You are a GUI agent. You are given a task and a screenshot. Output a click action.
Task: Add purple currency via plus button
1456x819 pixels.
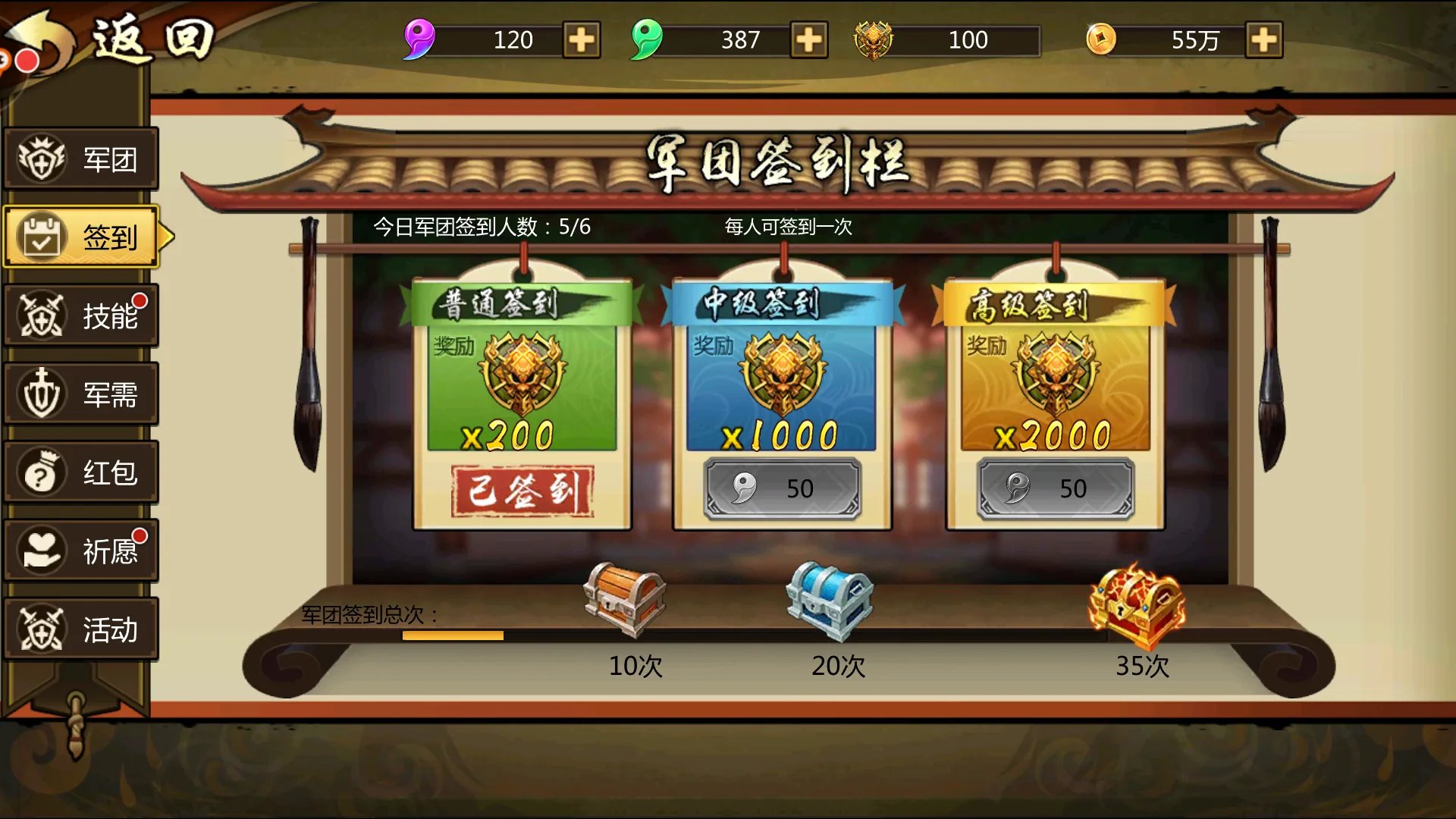(582, 39)
